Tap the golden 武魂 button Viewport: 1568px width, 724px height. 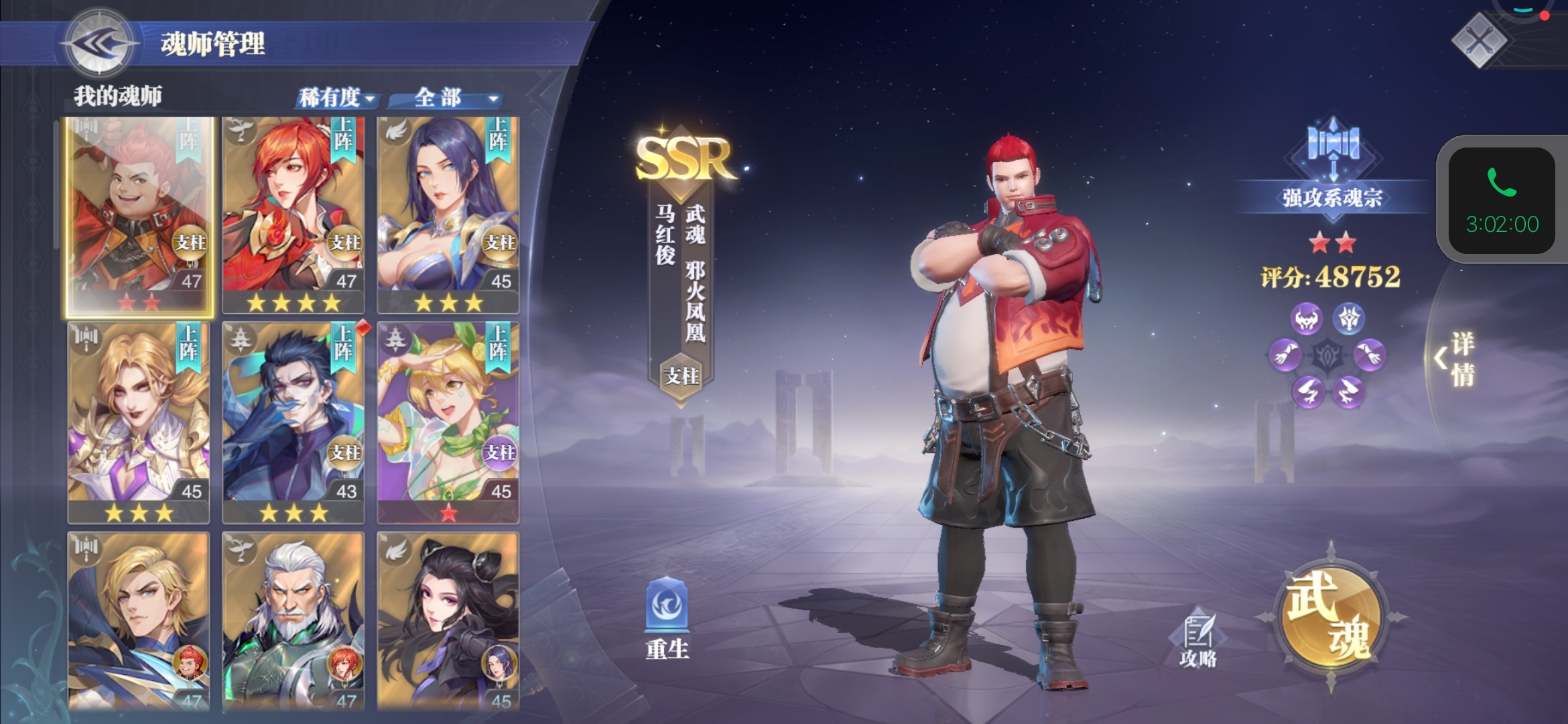1331,617
